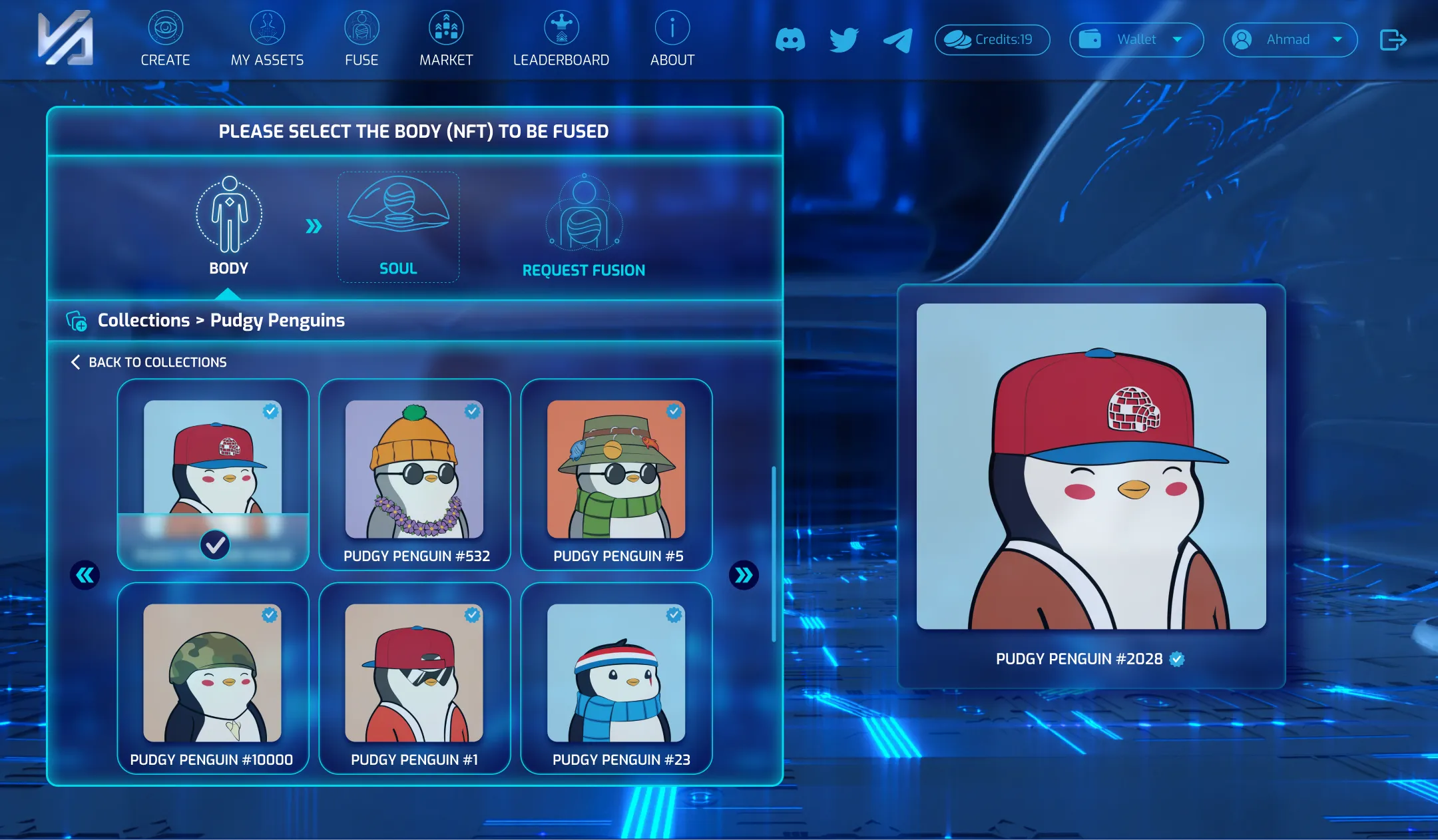Show the next page of penguins
Image resolution: width=1438 pixels, height=840 pixels.
[744, 575]
